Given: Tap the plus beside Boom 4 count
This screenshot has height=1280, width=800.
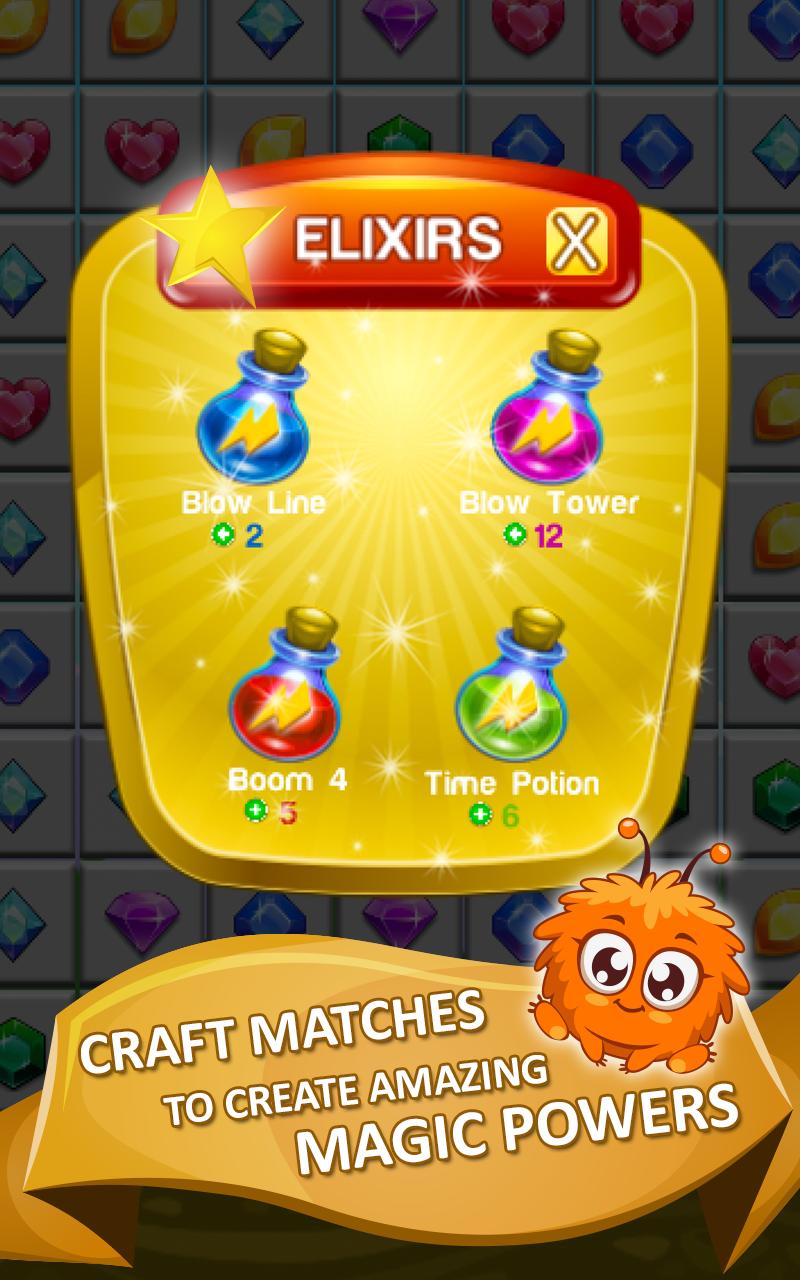Looking at the screenshot, I should 256,811.
